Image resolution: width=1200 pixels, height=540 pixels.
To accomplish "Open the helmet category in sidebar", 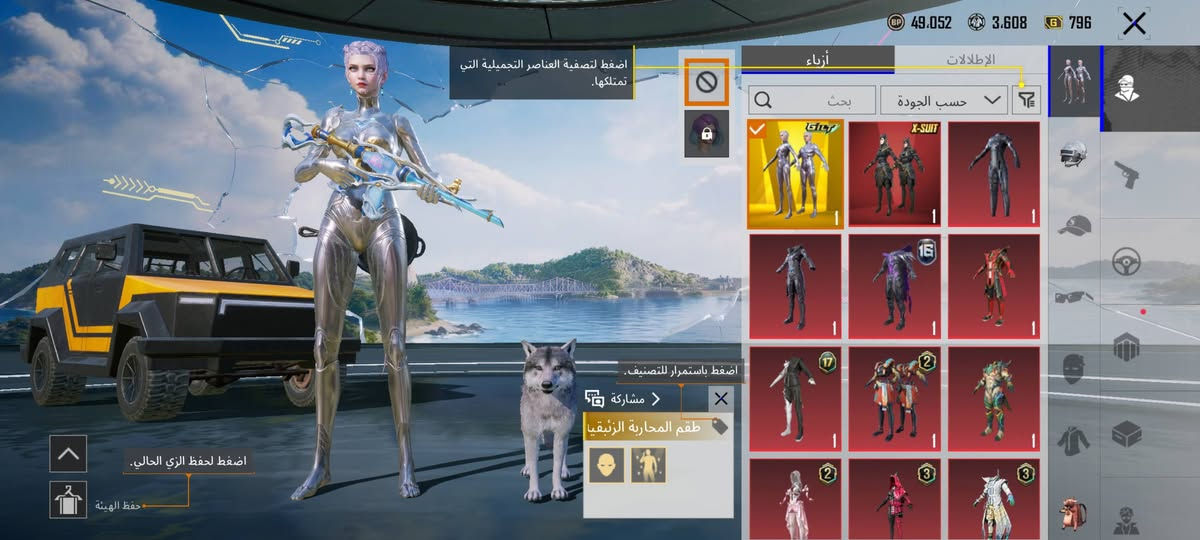I will 1074,156.
